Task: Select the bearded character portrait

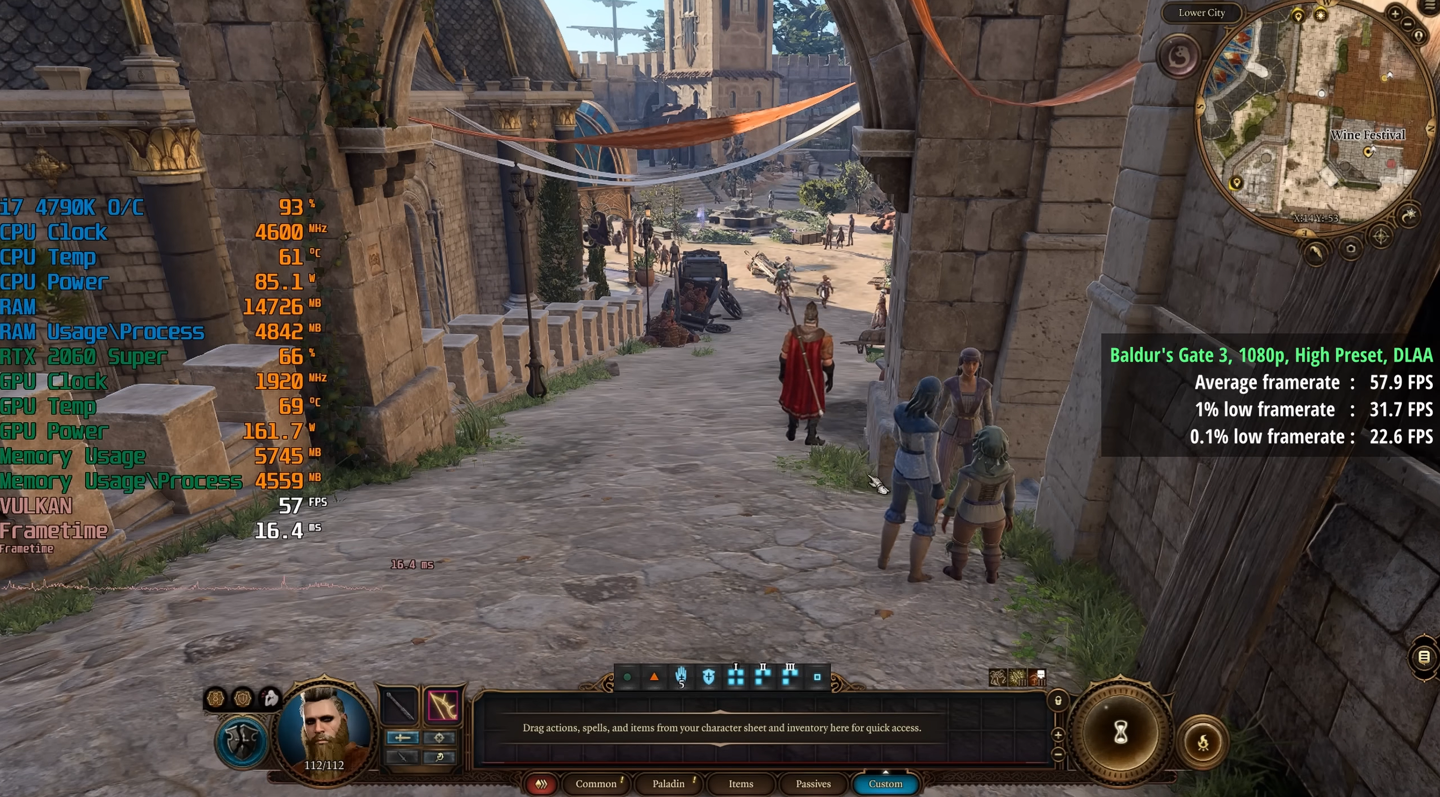Action: pos(326,730)
